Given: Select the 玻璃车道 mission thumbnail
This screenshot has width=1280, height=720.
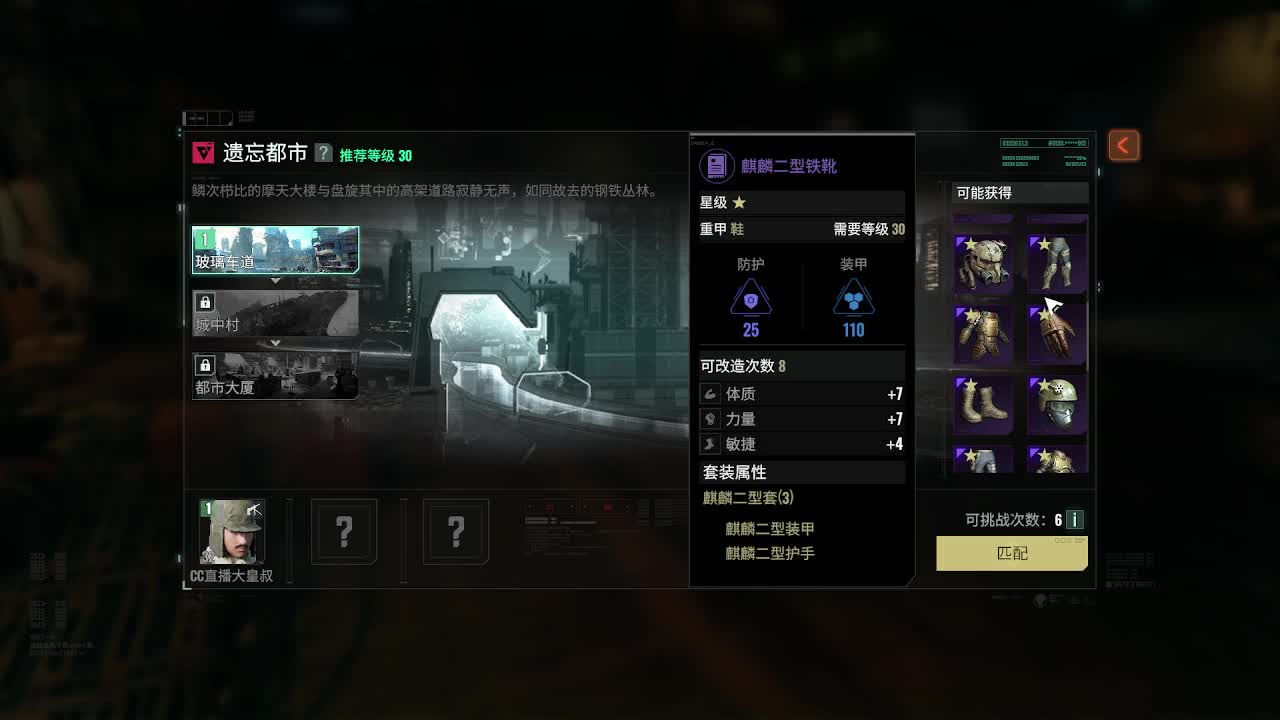Looking at the screenshot, I should coord(275,248).
